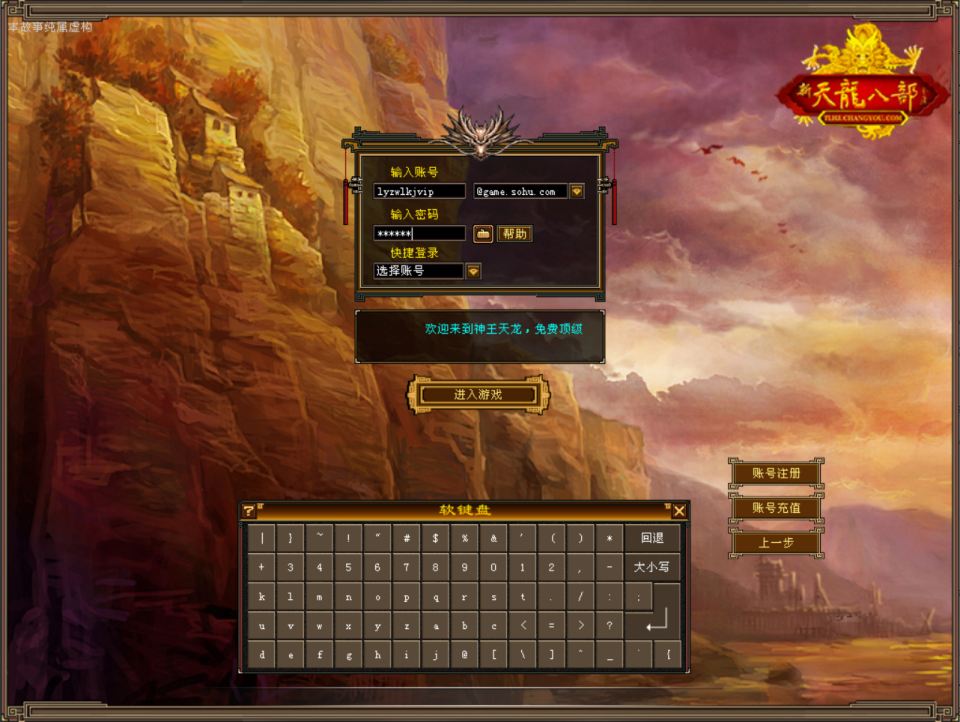Toggle 大小写 caps on soft keyboard

pyautogui.click(x=652, y=567)
